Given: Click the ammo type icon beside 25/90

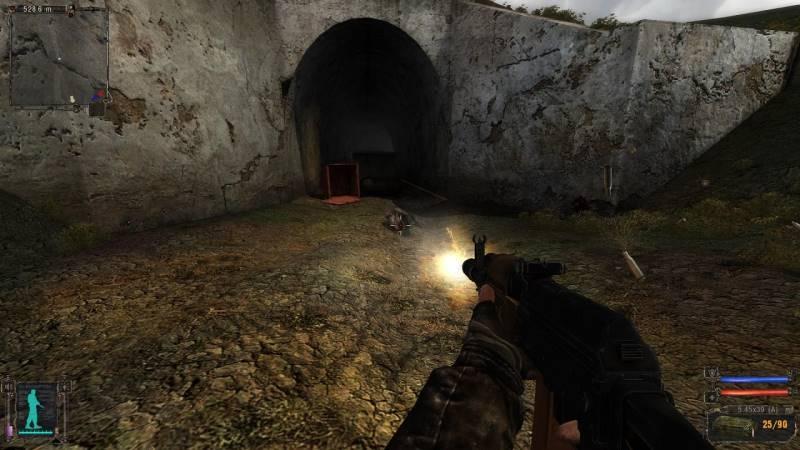Looking at the screenshot, I should [x=730, y=426].
